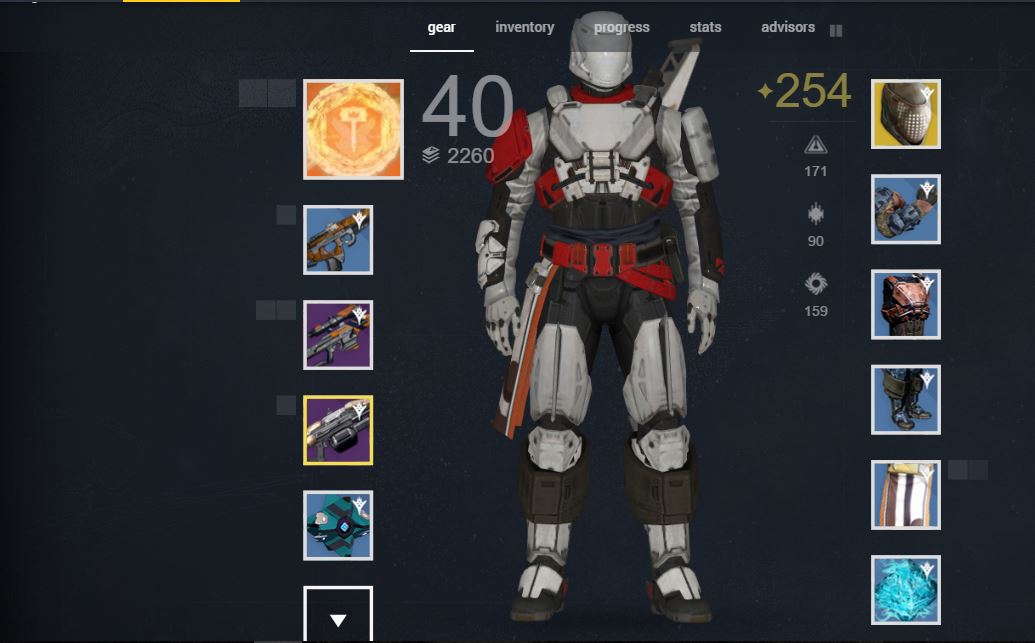This screenshot has width=1035, height=643.
Task: Open the copper chest armor slot
Action: [x=906, y=304]
